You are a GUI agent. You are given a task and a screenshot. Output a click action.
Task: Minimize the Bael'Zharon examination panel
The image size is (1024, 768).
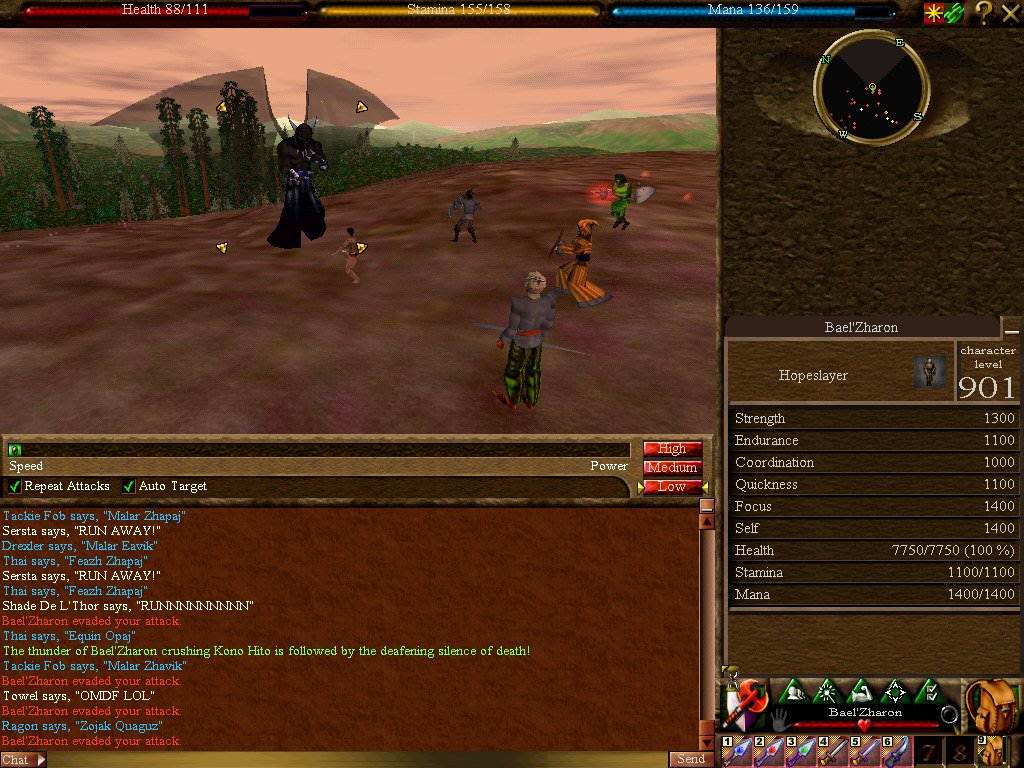tap(1012, 329)
